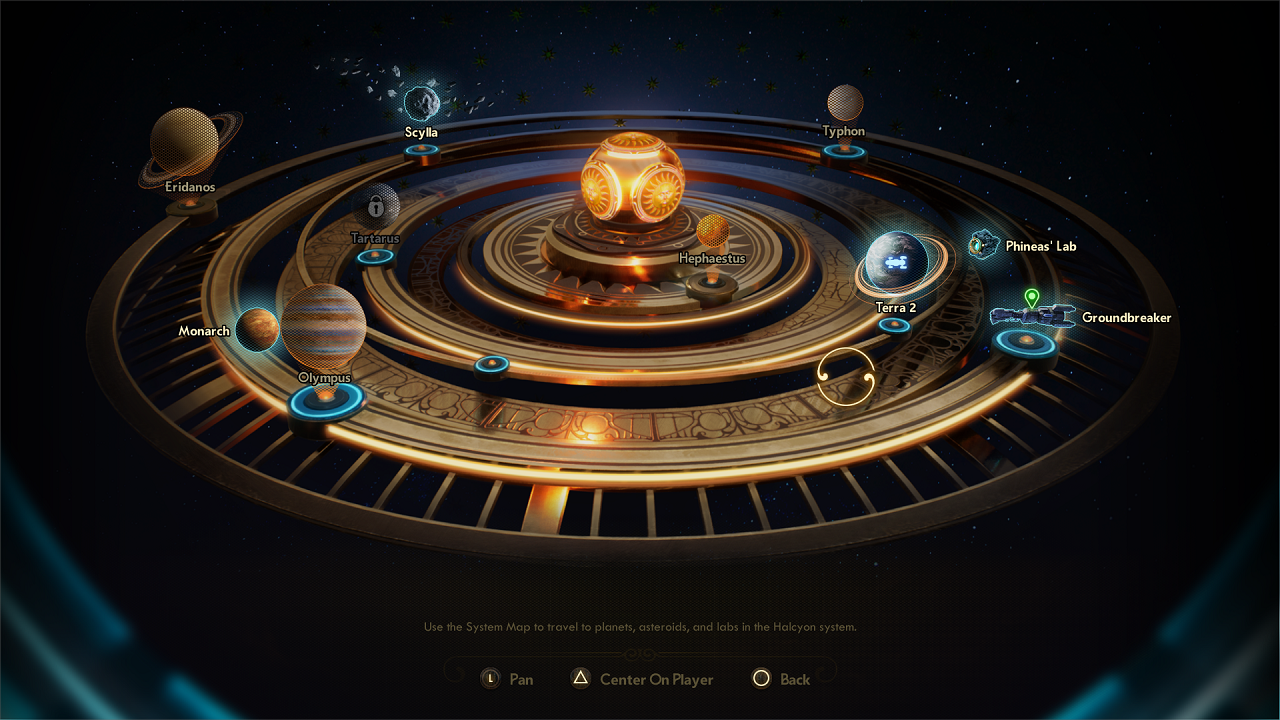Select the Hephaestus destination

coord(714,230)
